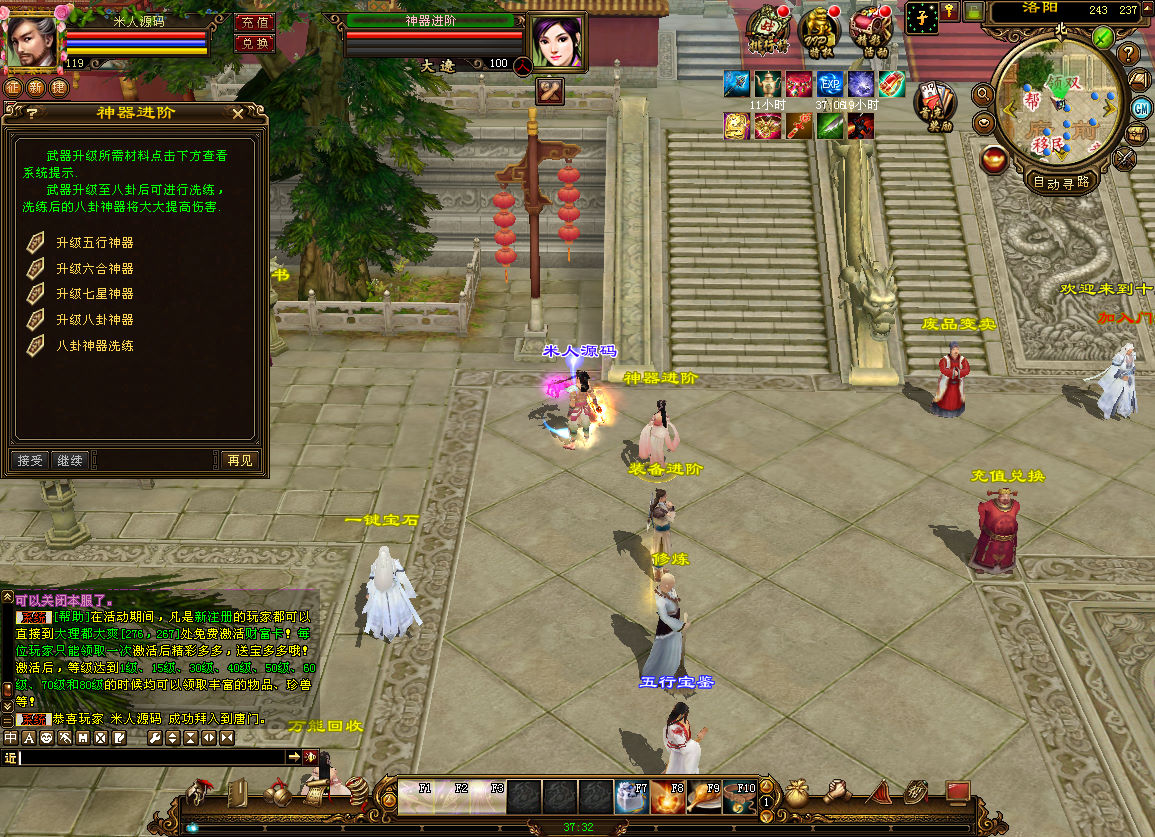Select the target's portrait of the woman
The width and height of the screenshot is (1155, 837).
[556, 40]
